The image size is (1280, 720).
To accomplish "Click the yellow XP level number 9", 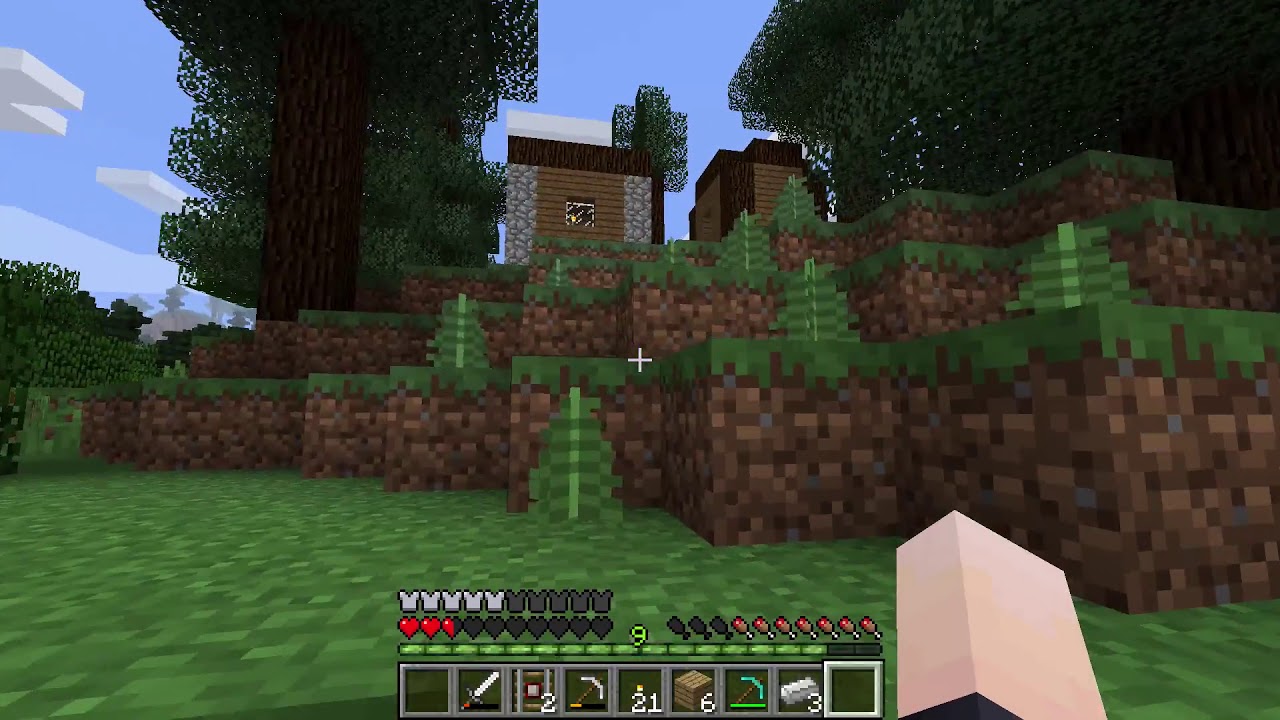I will [x=640, y=634].
